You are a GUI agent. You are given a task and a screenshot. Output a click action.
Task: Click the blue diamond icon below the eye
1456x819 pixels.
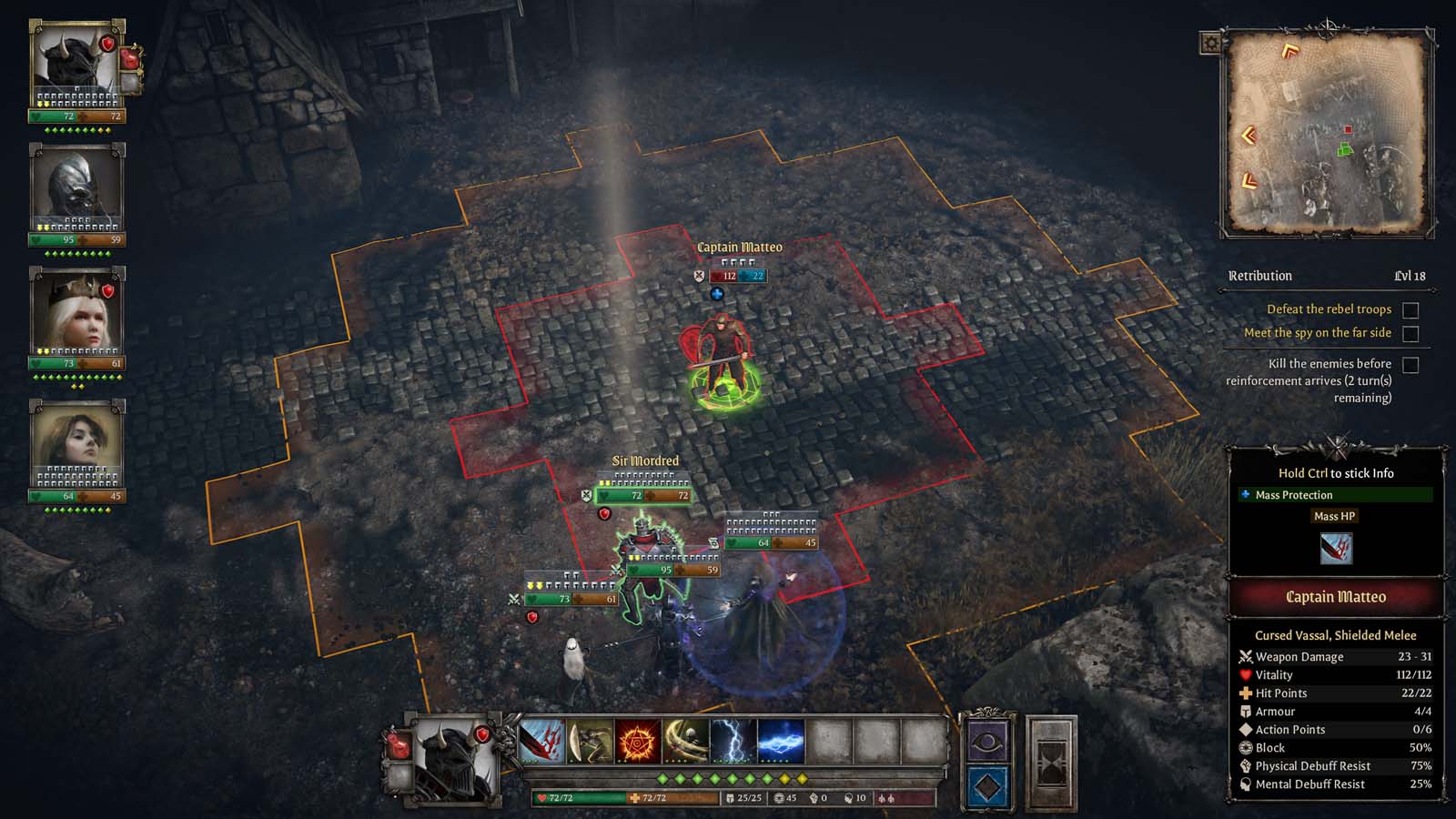(987, 784)
